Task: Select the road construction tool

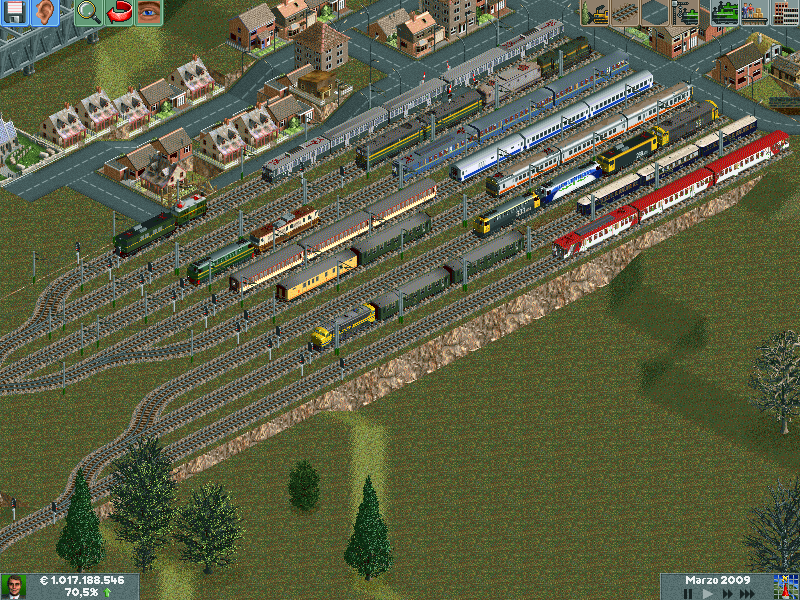Action: coord(656,13)
